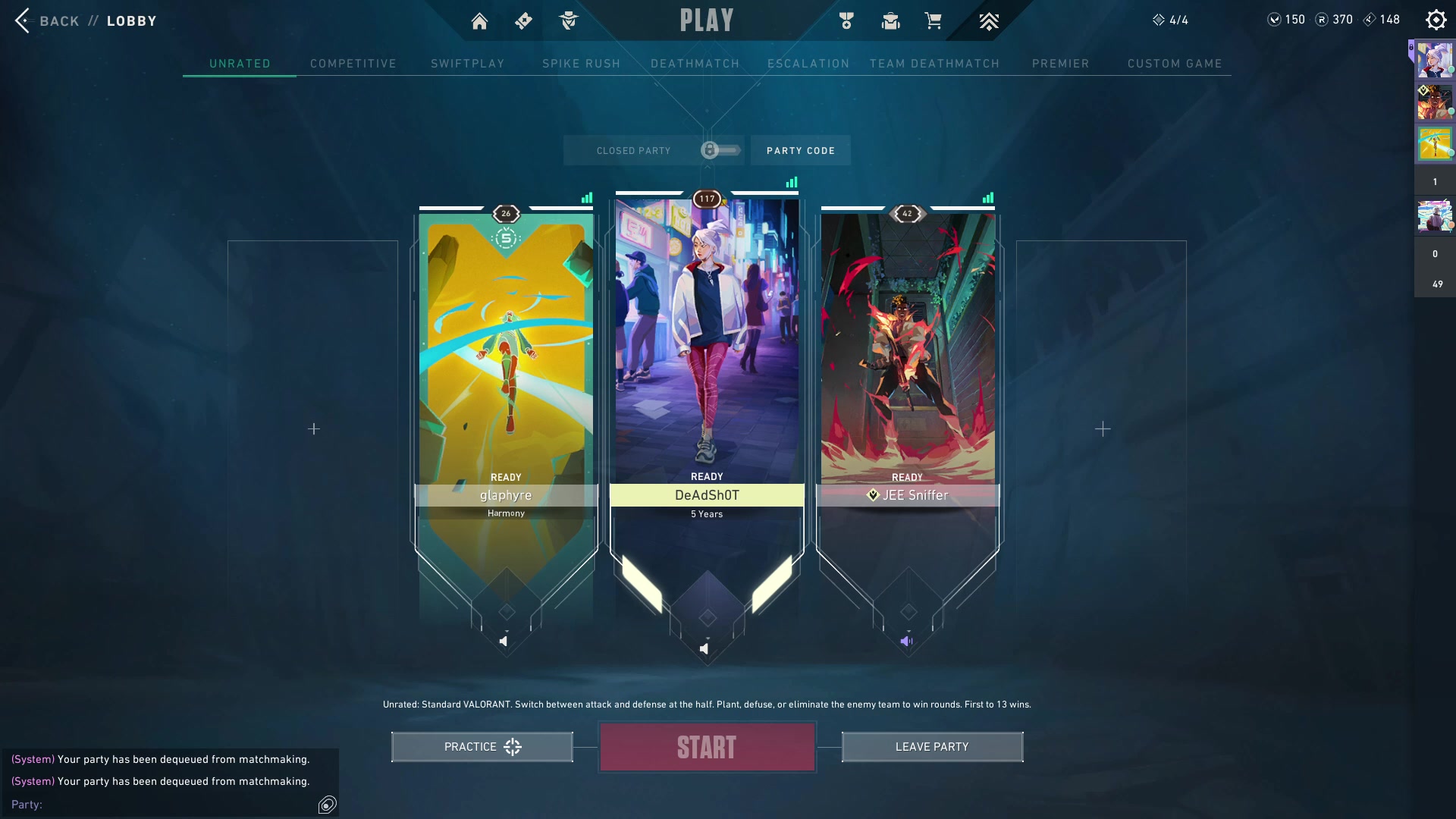
Task: Generate a Party Code
Action: point(800,151)
